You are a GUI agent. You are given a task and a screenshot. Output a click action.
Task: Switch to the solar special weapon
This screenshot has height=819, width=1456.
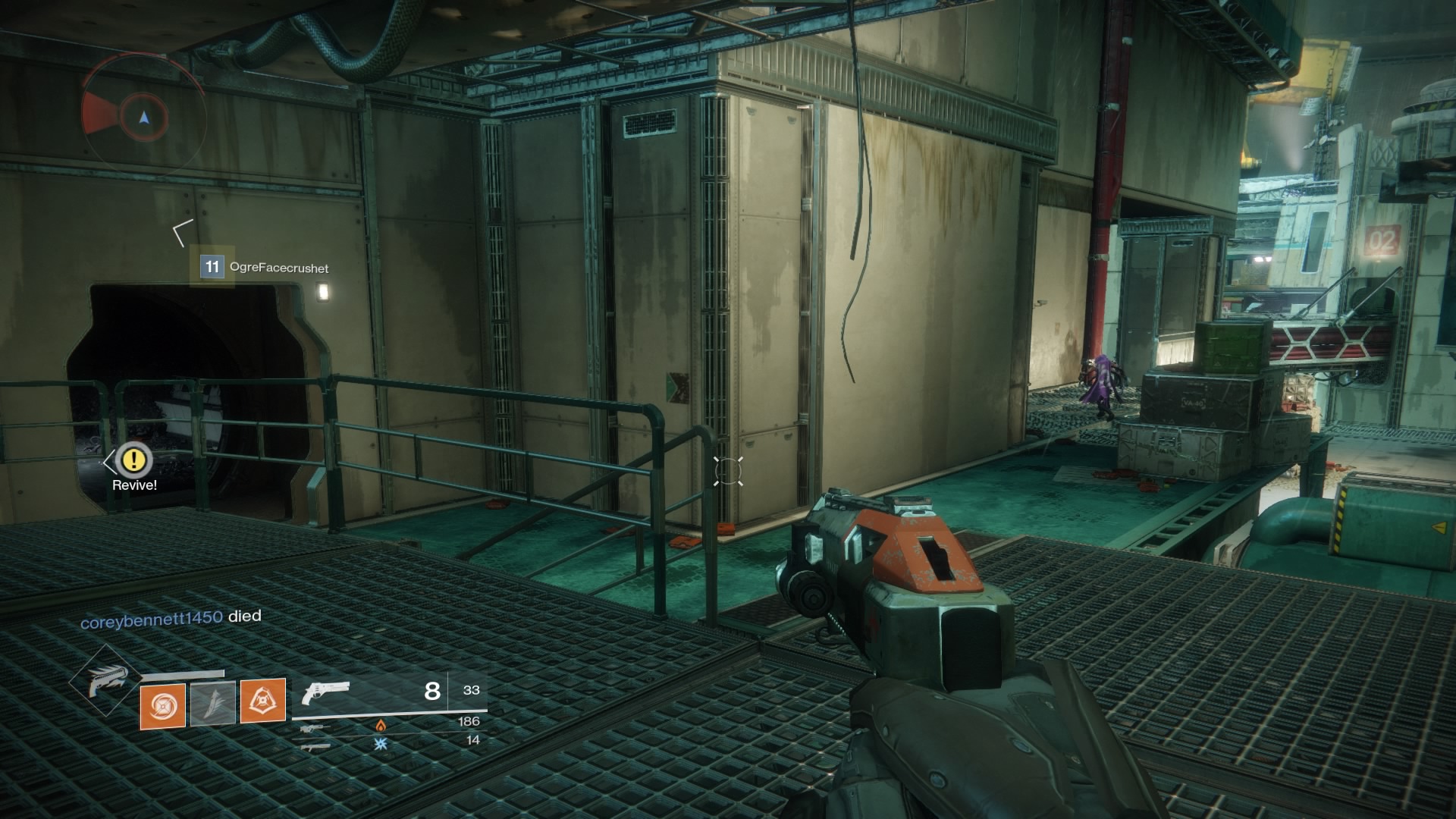pos(318,727)
